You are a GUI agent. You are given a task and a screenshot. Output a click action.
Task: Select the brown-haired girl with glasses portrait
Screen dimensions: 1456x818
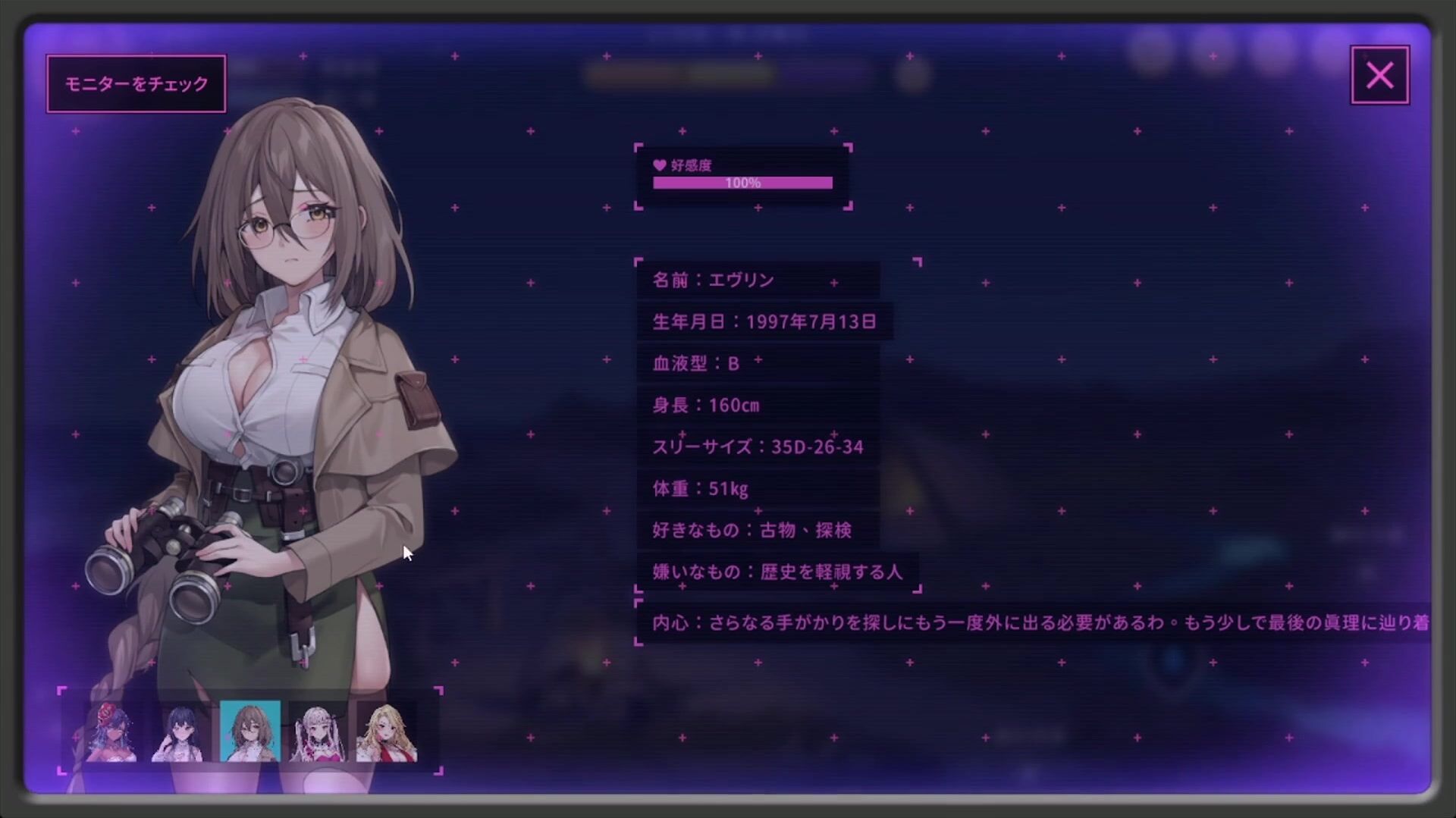tap(250, 732)
